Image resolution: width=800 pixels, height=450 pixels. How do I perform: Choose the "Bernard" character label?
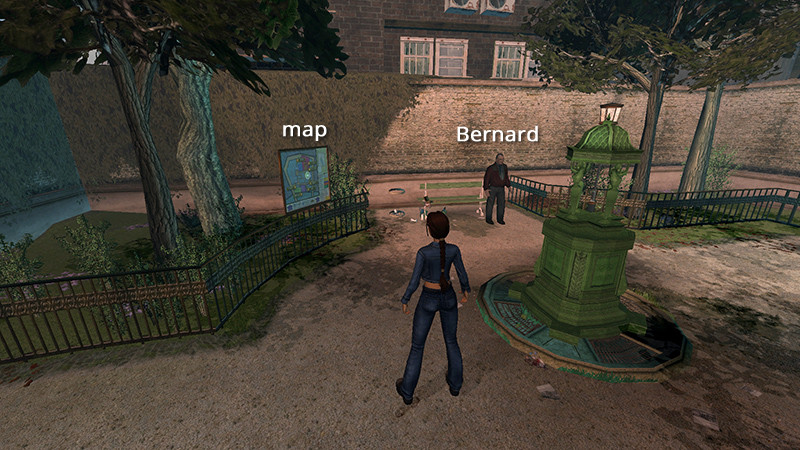pos(497,134)
